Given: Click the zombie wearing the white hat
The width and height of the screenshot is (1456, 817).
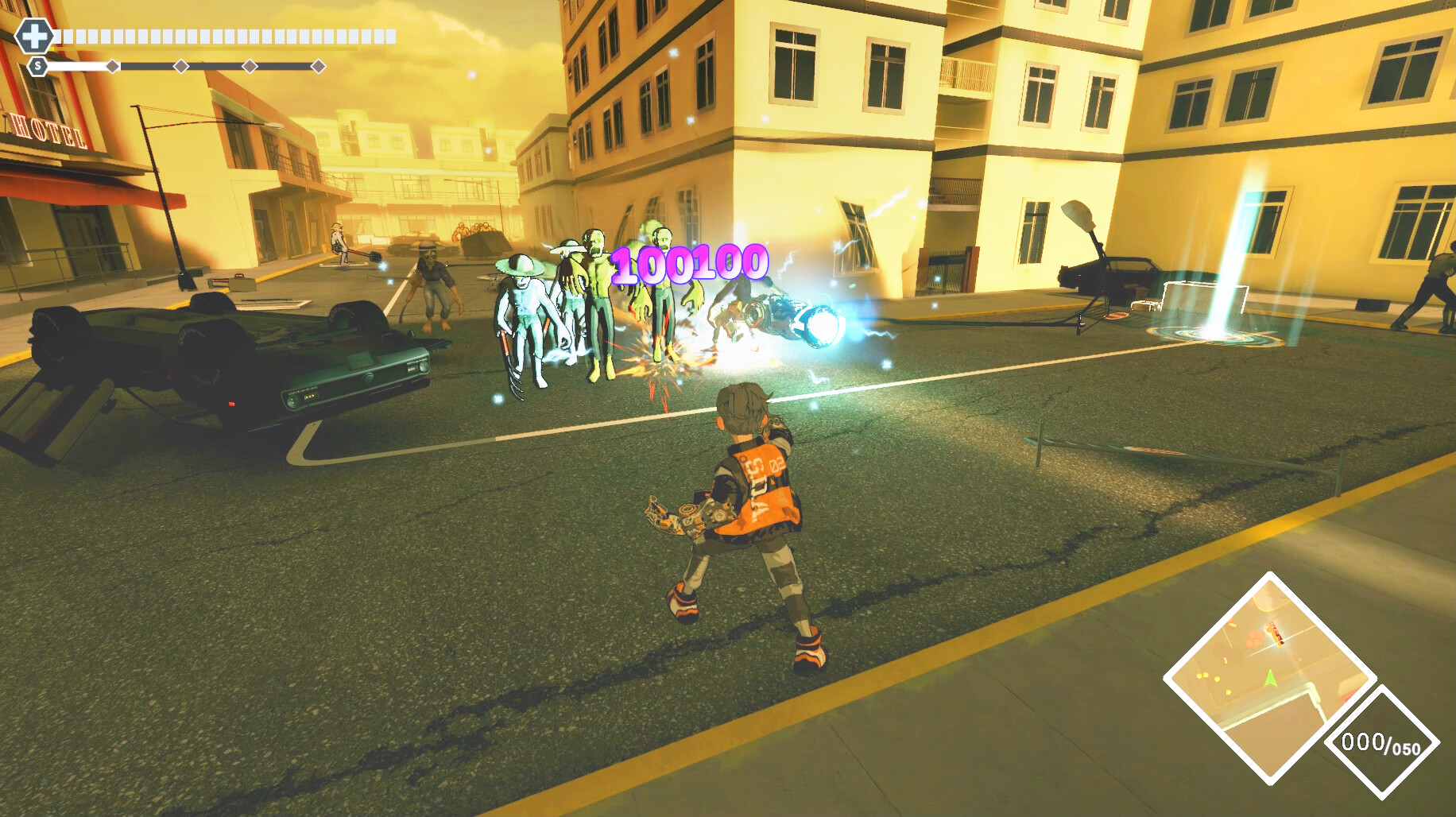Looking at the screenshot, I should point(521,310).
